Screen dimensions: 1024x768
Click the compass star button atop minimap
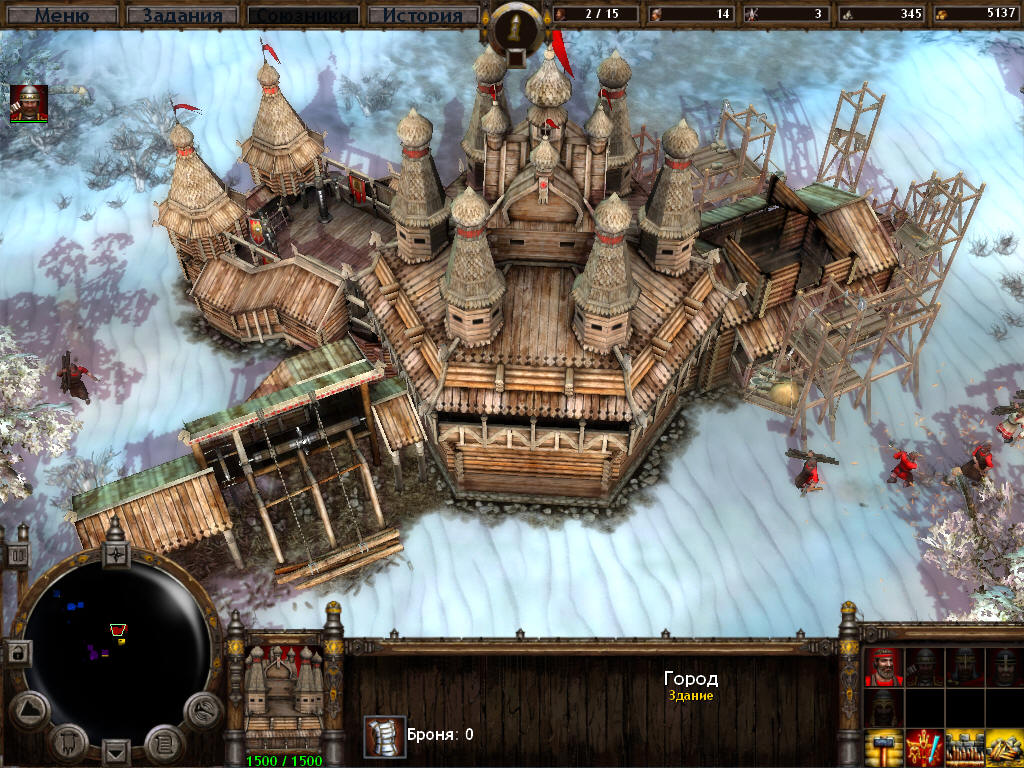(117, 553)
